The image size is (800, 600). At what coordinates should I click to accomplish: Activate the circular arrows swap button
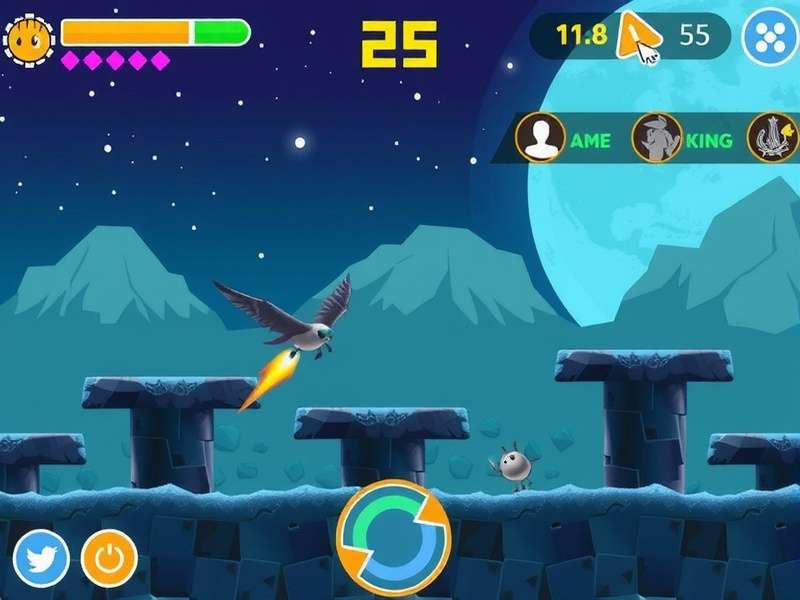[x=394, y=538]
